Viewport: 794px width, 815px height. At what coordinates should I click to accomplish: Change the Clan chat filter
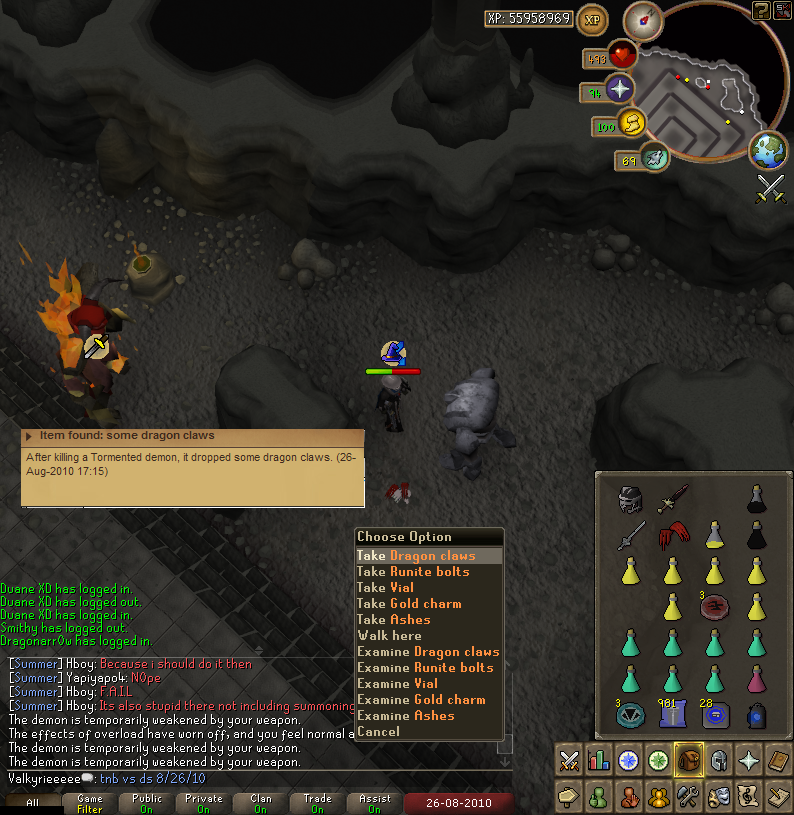(261, 803)
